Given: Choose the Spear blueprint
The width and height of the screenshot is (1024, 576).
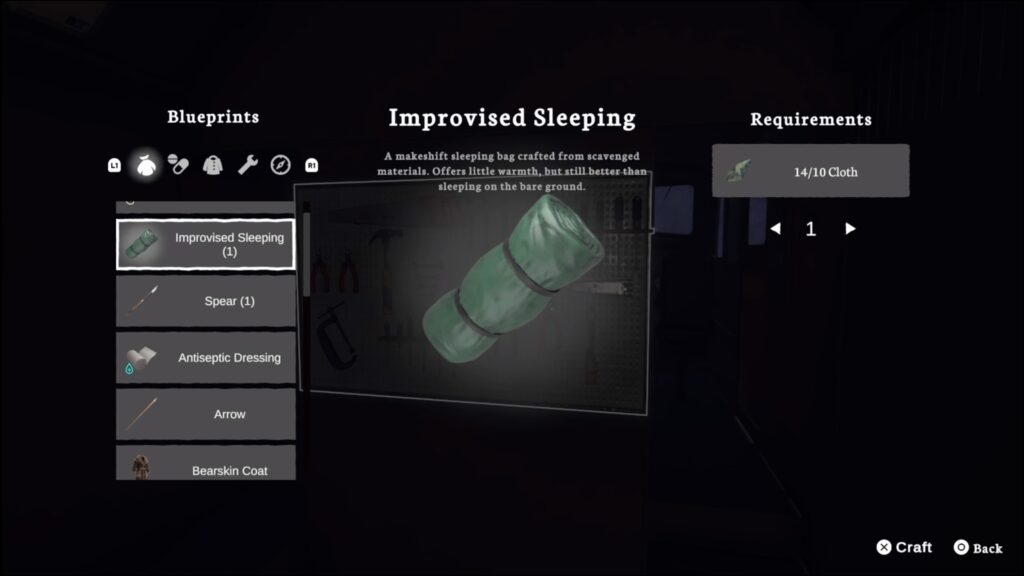Looking at the screenshot, I should coord(206,301).
